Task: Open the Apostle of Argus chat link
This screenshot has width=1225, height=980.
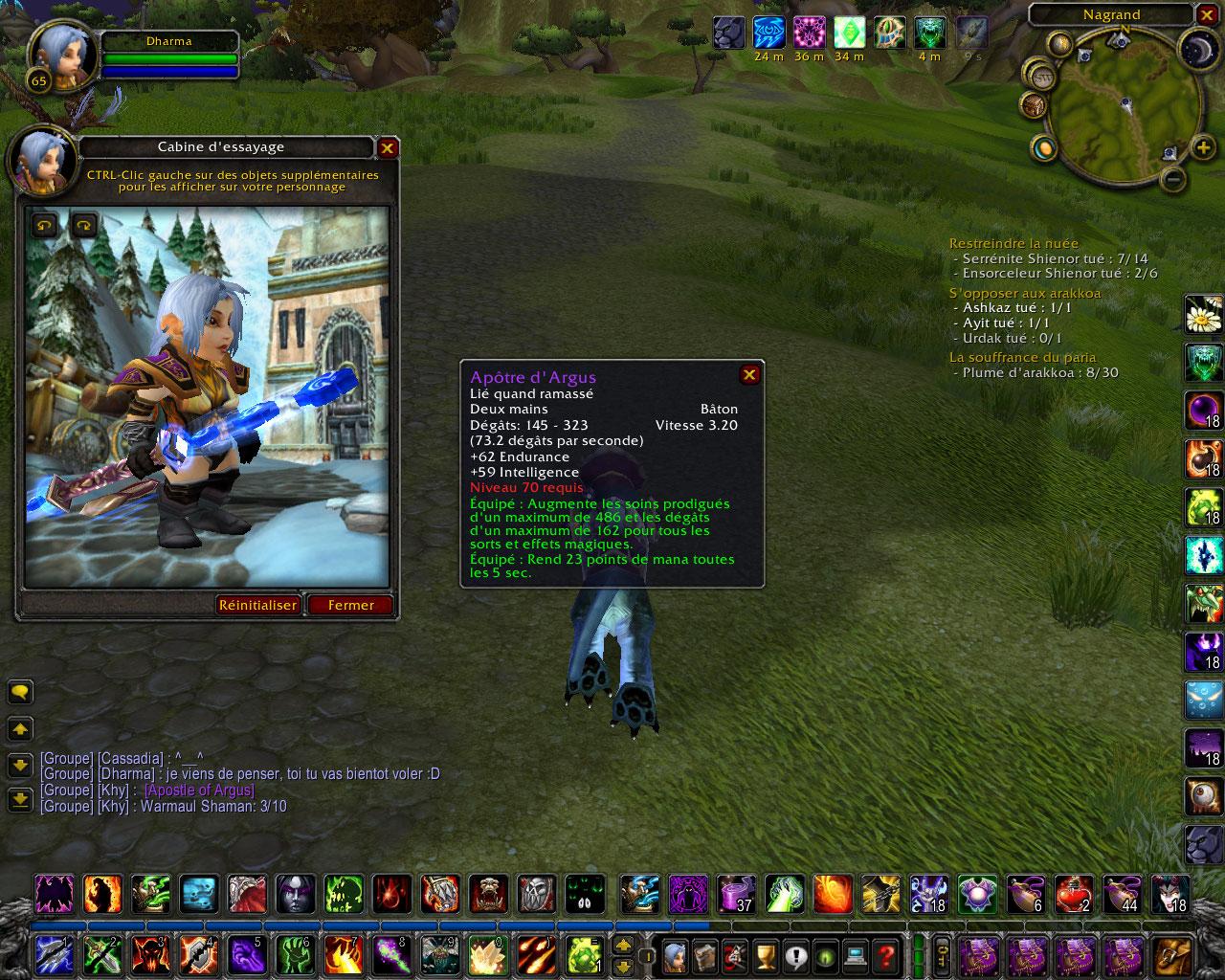Action: pos(199,791)
